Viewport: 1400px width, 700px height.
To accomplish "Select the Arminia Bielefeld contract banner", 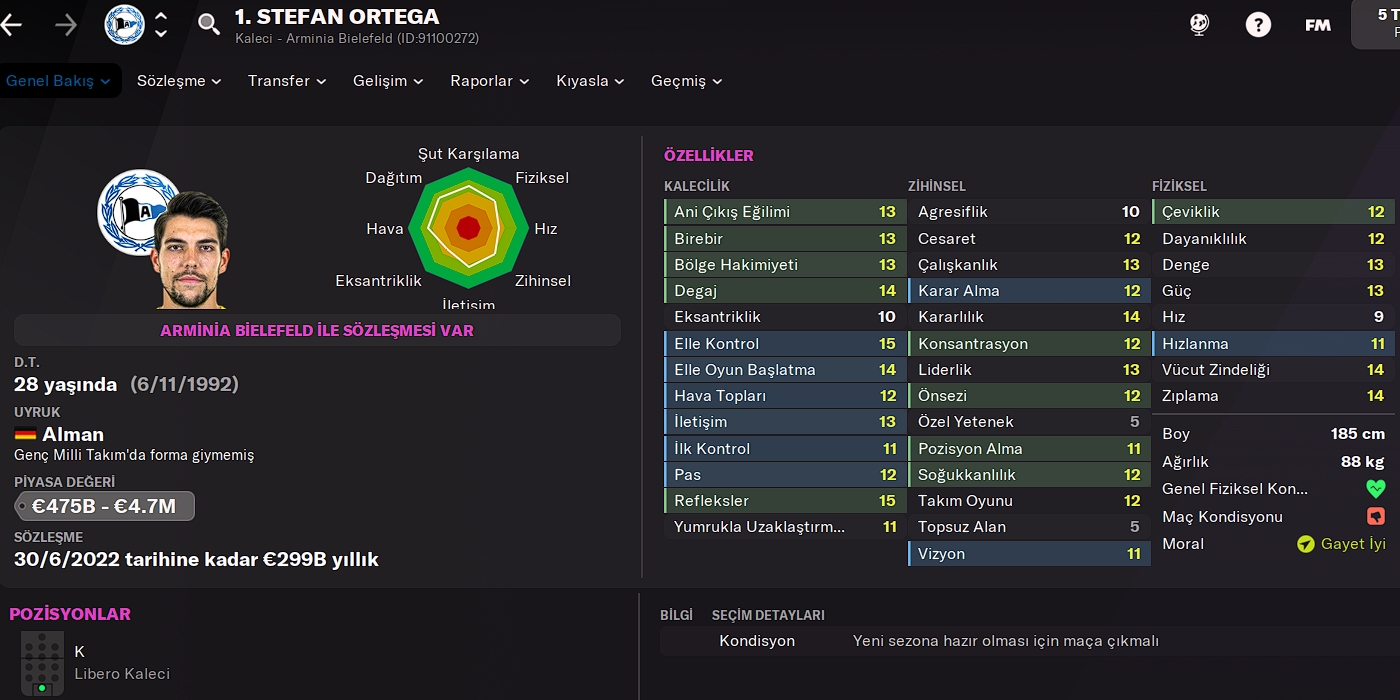I will click(x=317, y=330).
